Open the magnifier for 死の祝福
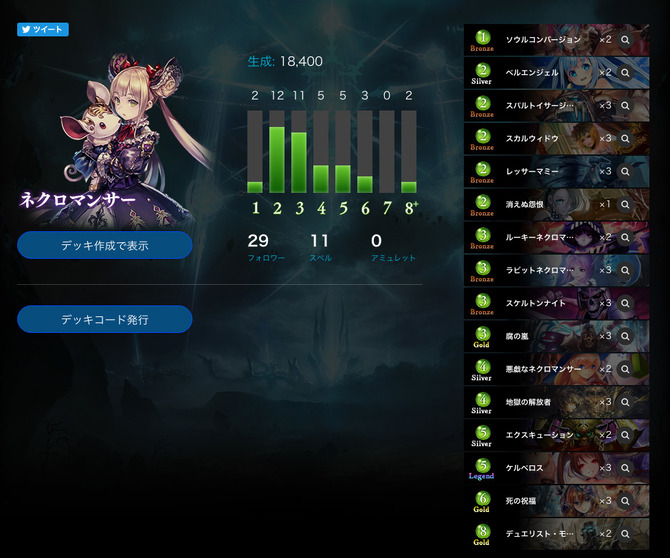 [x=625, y=500]
